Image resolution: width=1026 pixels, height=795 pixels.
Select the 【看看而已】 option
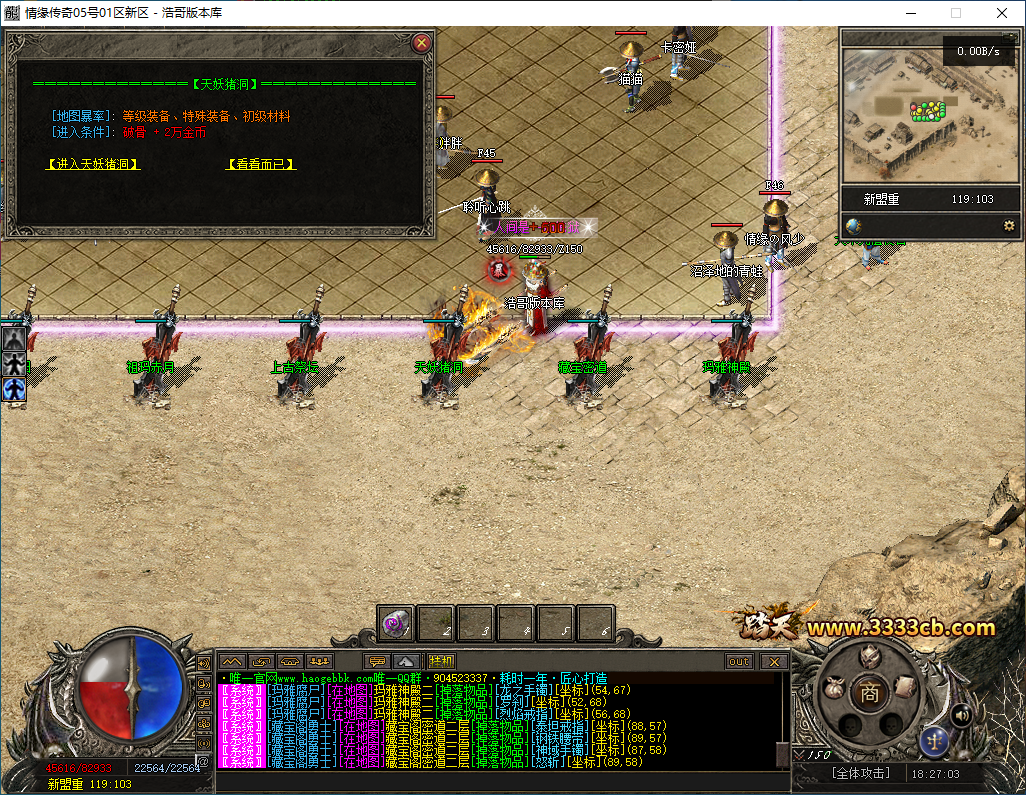pyautogui.click(x=261, y=164)
